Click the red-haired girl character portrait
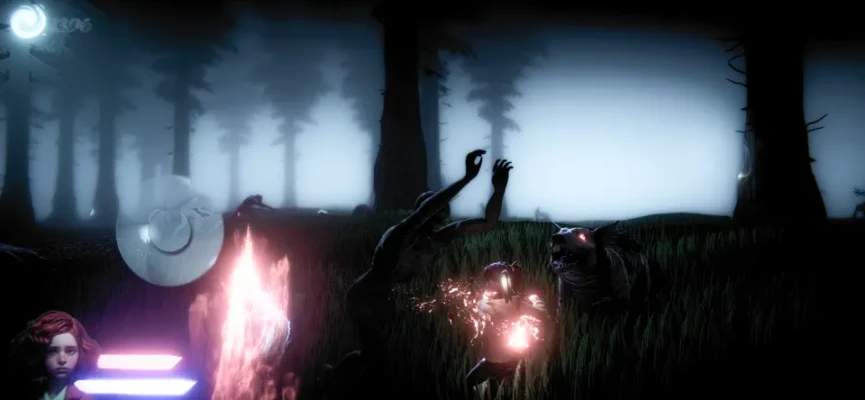The width and height of the screenshot is (865, 400). pyautogui.click(x=55, y=354)
